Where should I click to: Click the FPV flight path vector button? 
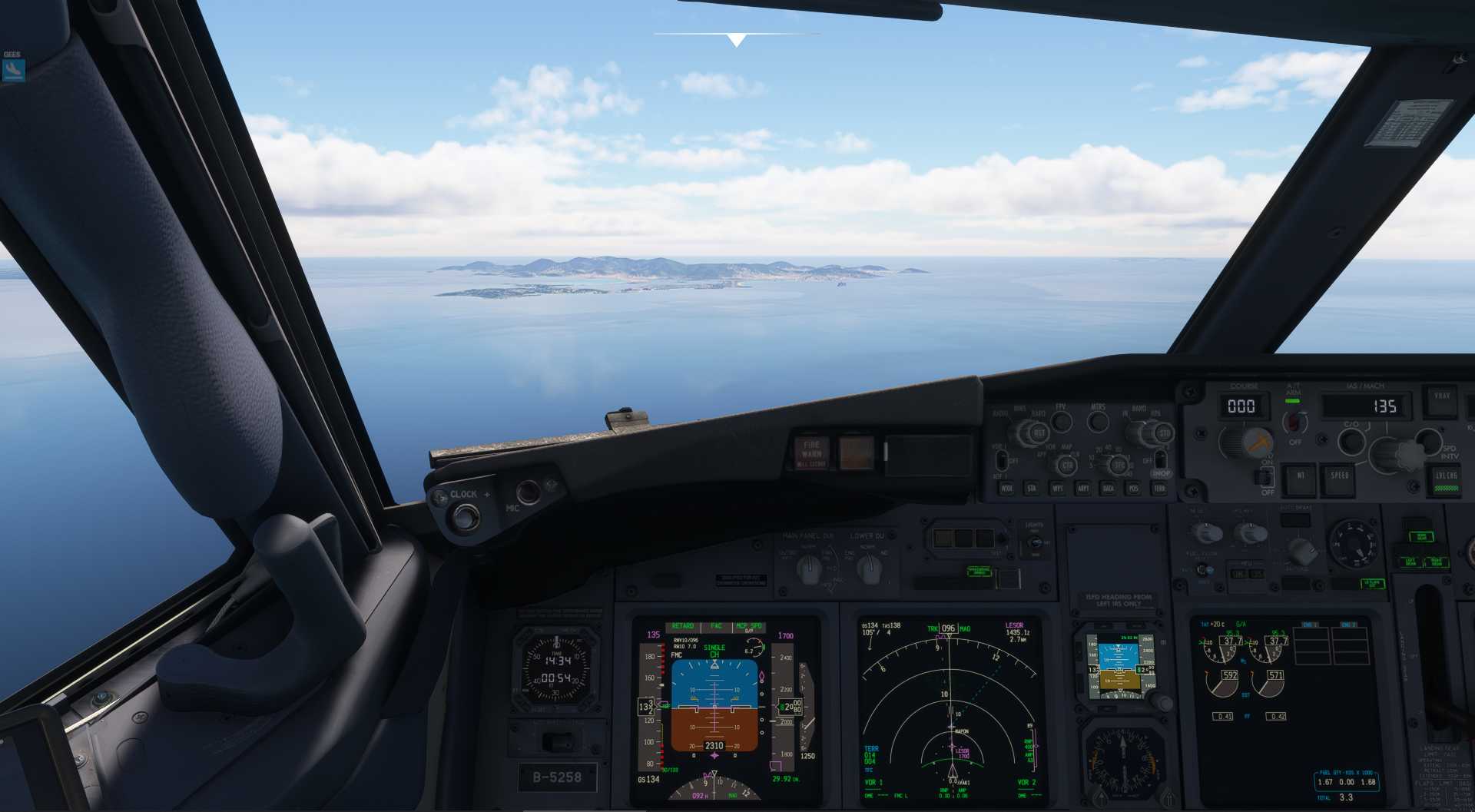coord(1061,420)
